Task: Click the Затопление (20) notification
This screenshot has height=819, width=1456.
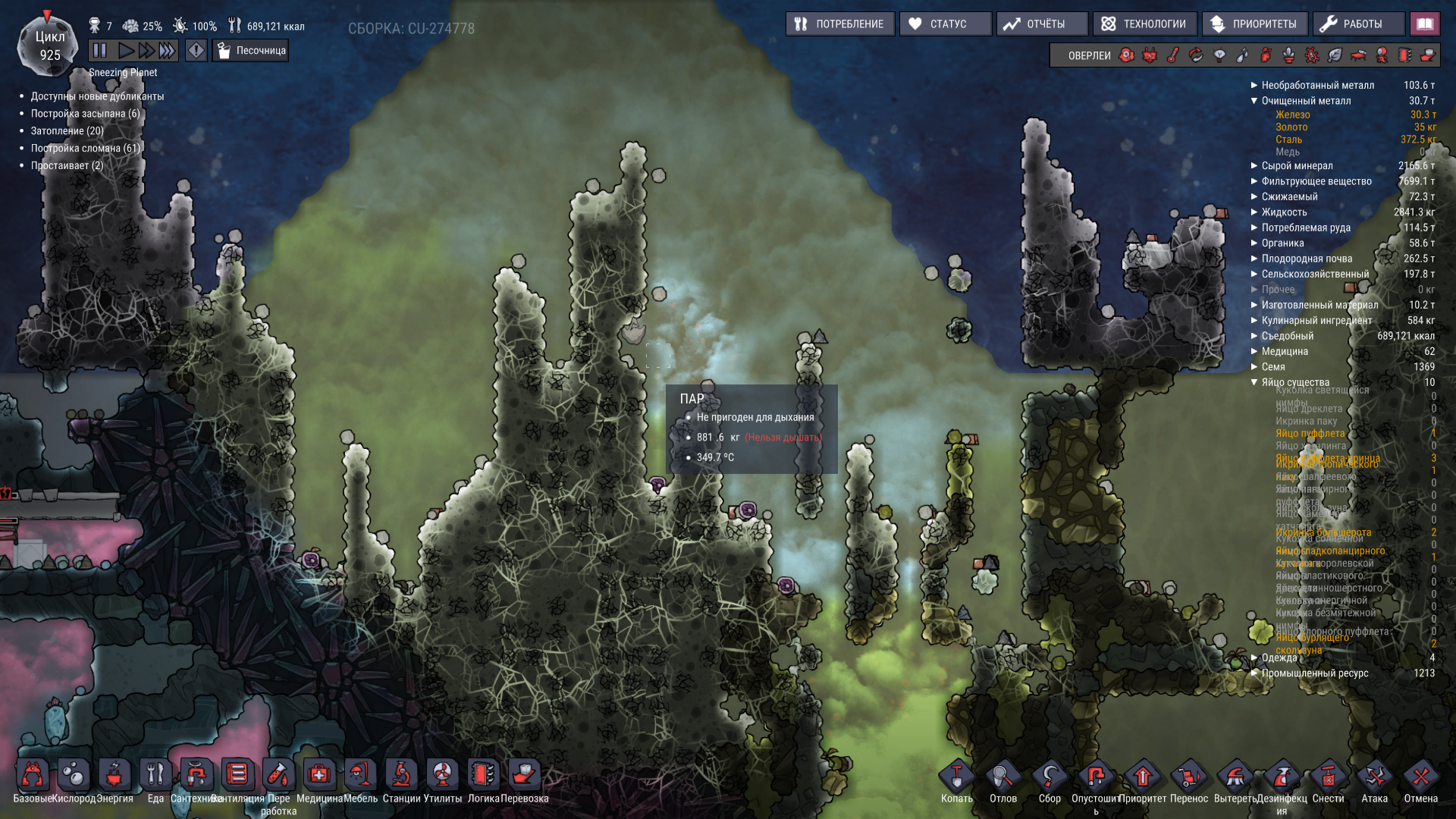Action: [x=67, y=131]
